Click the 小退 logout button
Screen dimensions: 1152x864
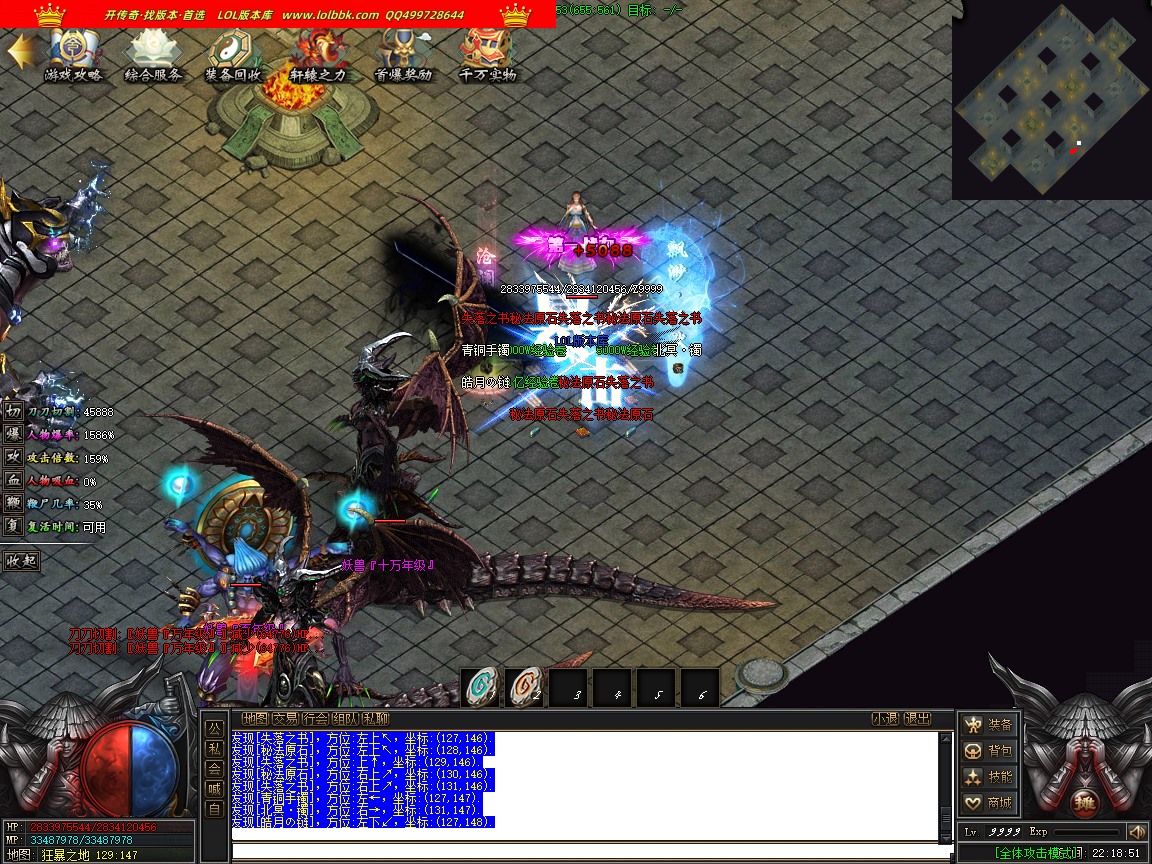(885, 718)
